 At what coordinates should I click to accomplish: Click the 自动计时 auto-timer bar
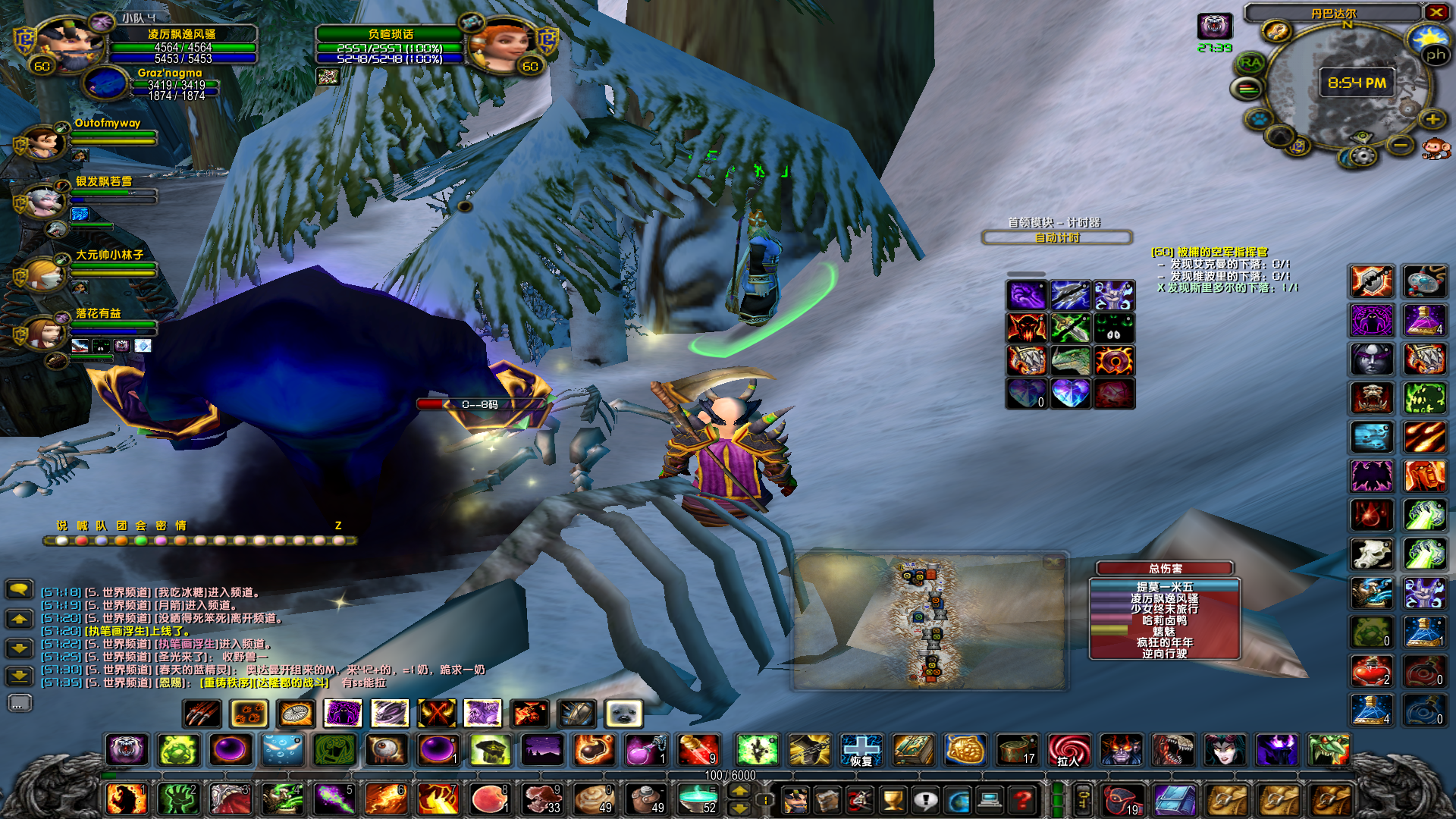tap(1057, 238)
